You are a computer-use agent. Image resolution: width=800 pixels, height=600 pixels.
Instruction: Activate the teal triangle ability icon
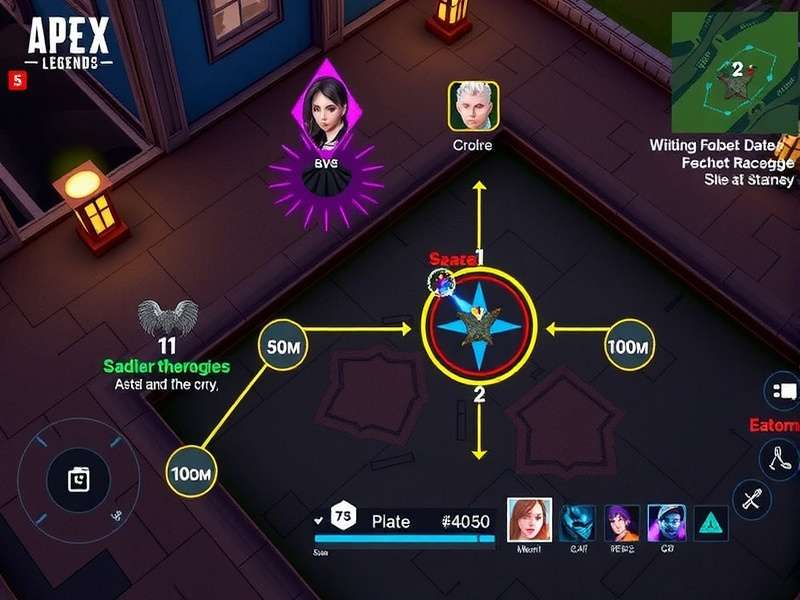(x=711, y=522)
